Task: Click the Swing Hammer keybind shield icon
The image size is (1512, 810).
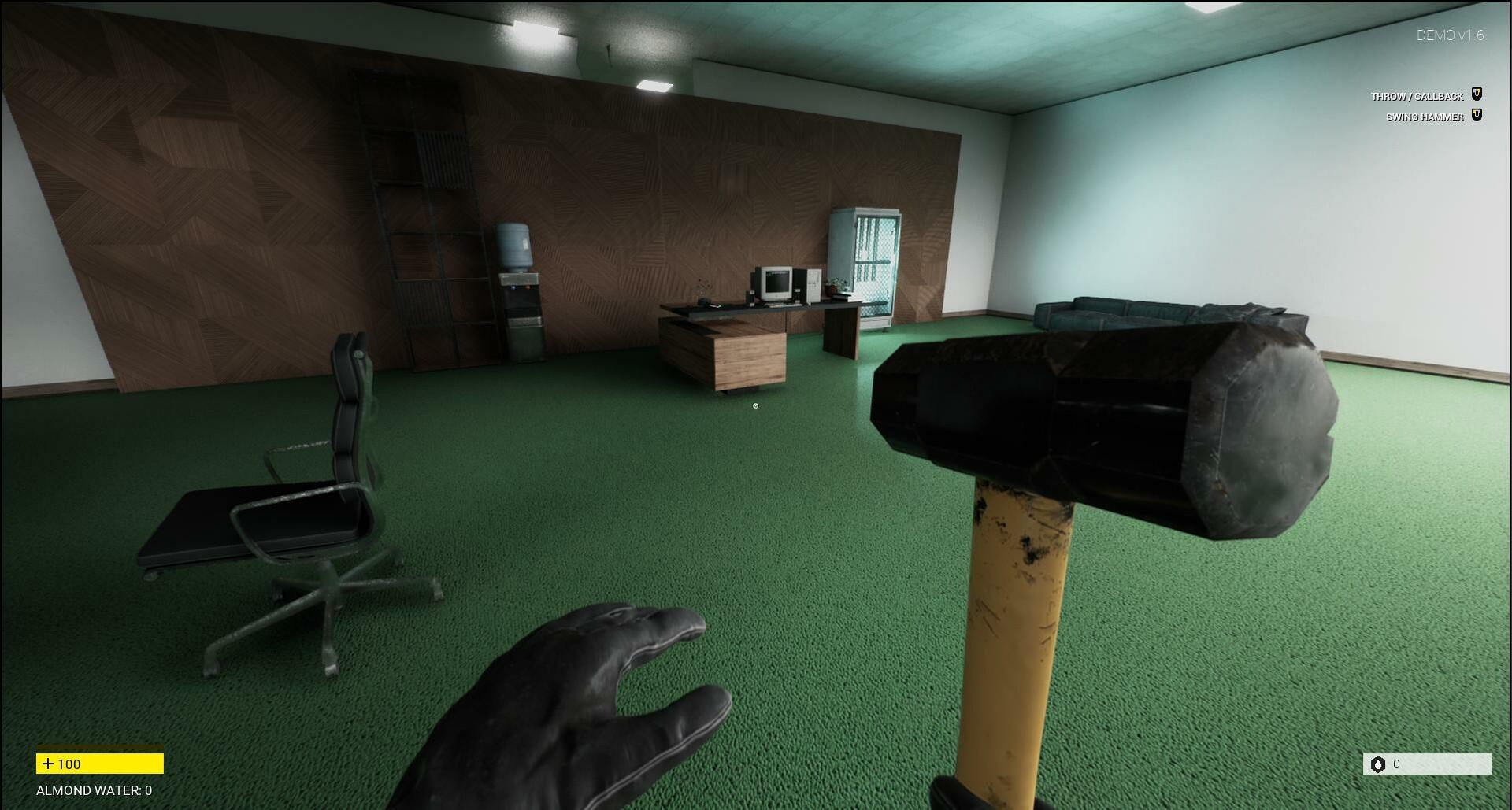Action: coord(1477,115)
